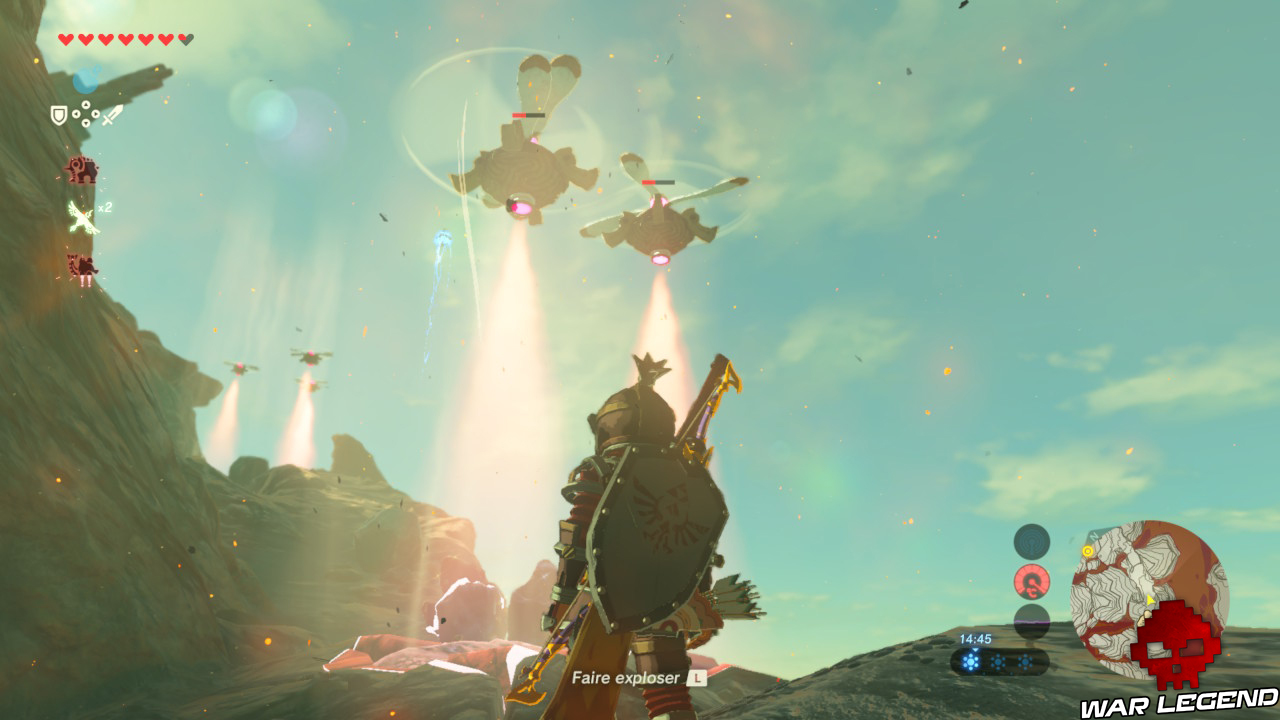Click the red temperature gauge icon
1280x720 pixels.
(x=1031, y=580)
